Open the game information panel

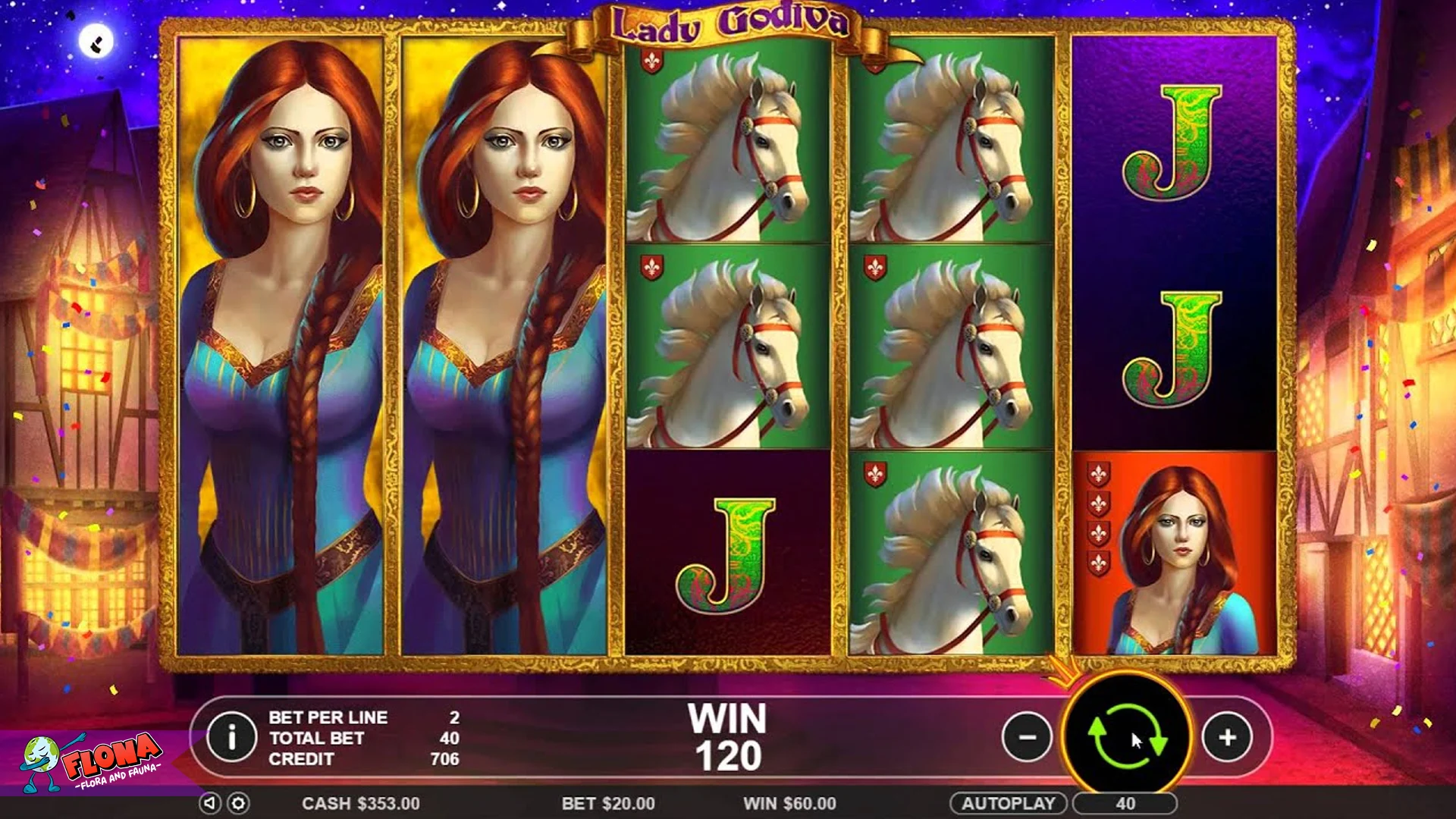click(233, 737)
